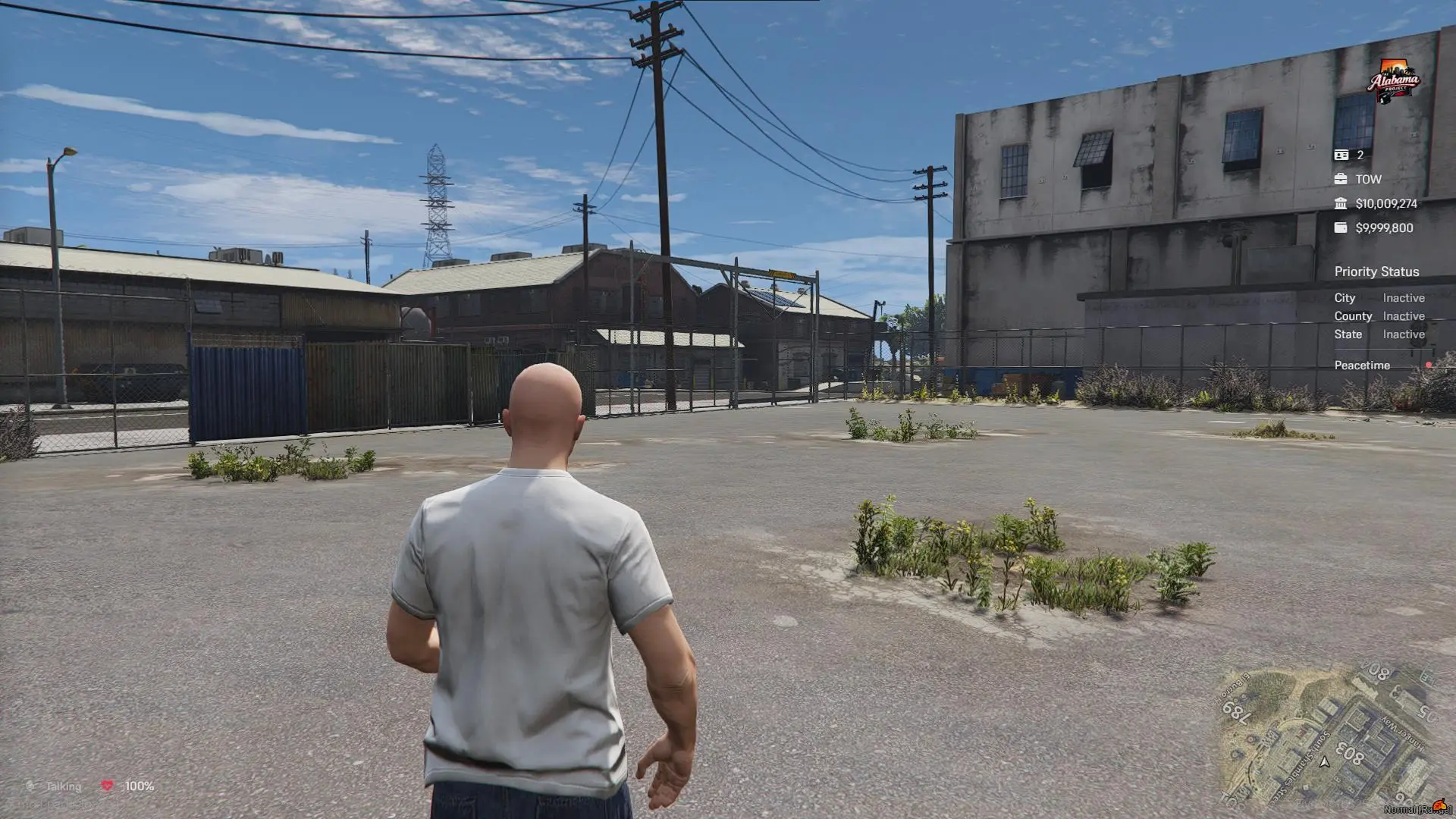The height and width of the screenshot is (819, 1456).
Task: Click the ID card icon showing player ID
Action: (1341, 155)
